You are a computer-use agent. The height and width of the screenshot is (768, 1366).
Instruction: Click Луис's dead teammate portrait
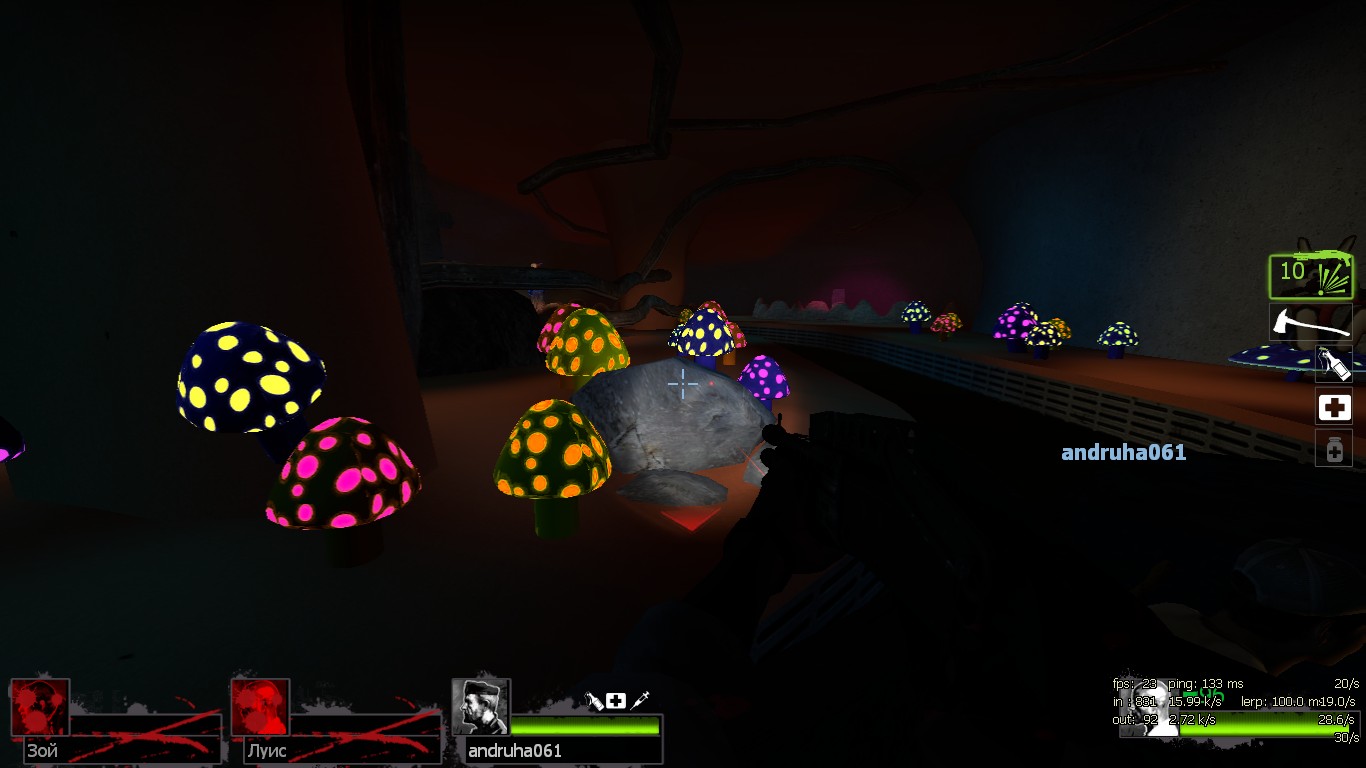[260, 708]
